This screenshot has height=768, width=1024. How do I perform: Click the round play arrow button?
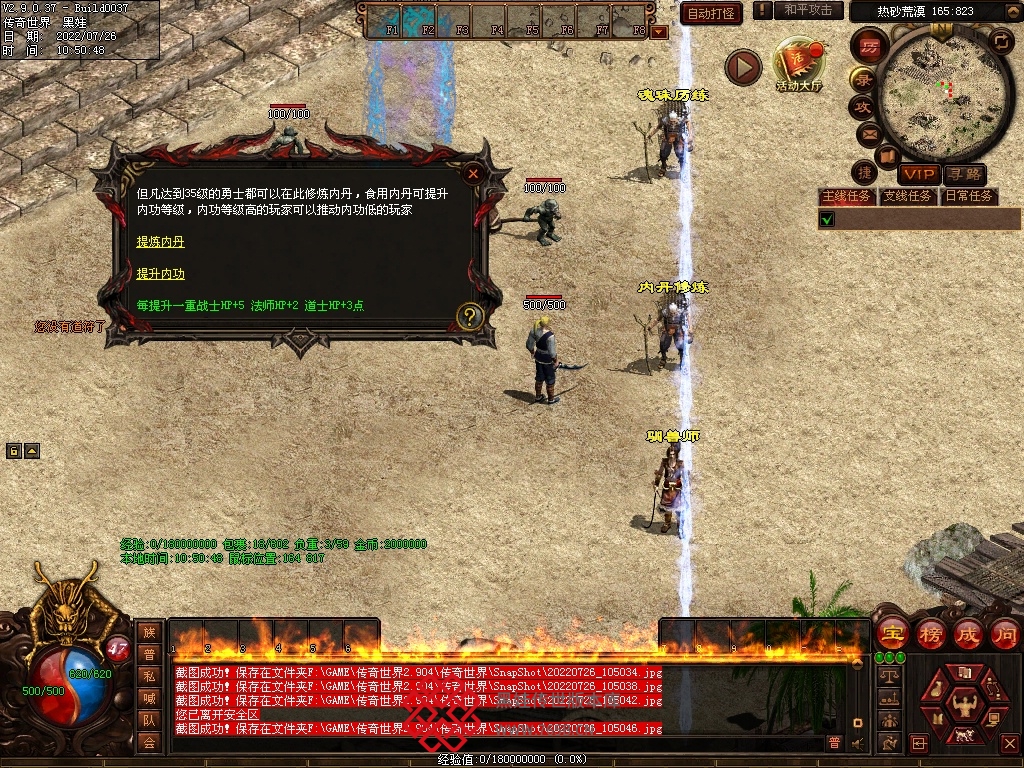[x=743, y=67]
